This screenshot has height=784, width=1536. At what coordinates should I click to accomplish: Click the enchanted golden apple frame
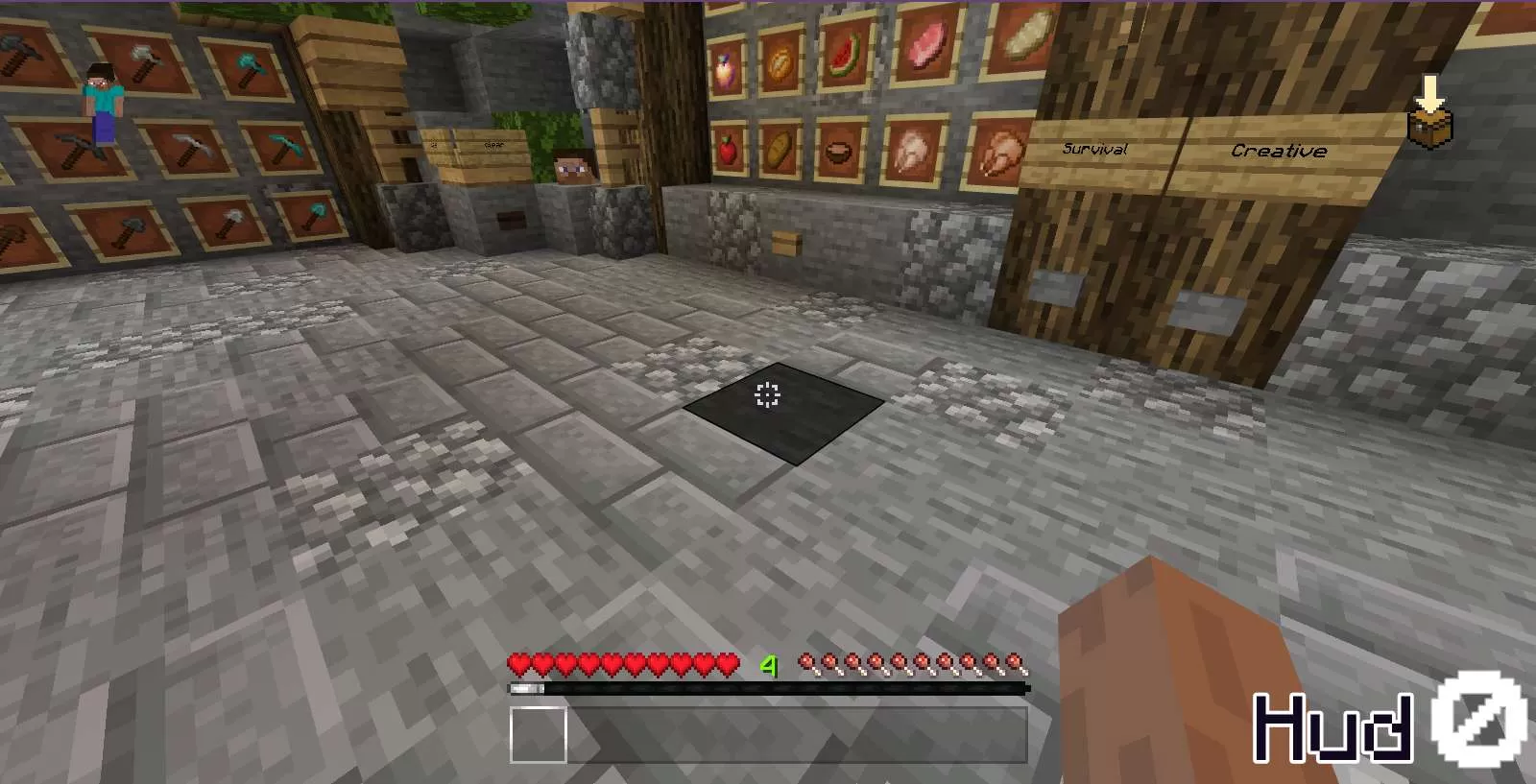click(724, 65)
